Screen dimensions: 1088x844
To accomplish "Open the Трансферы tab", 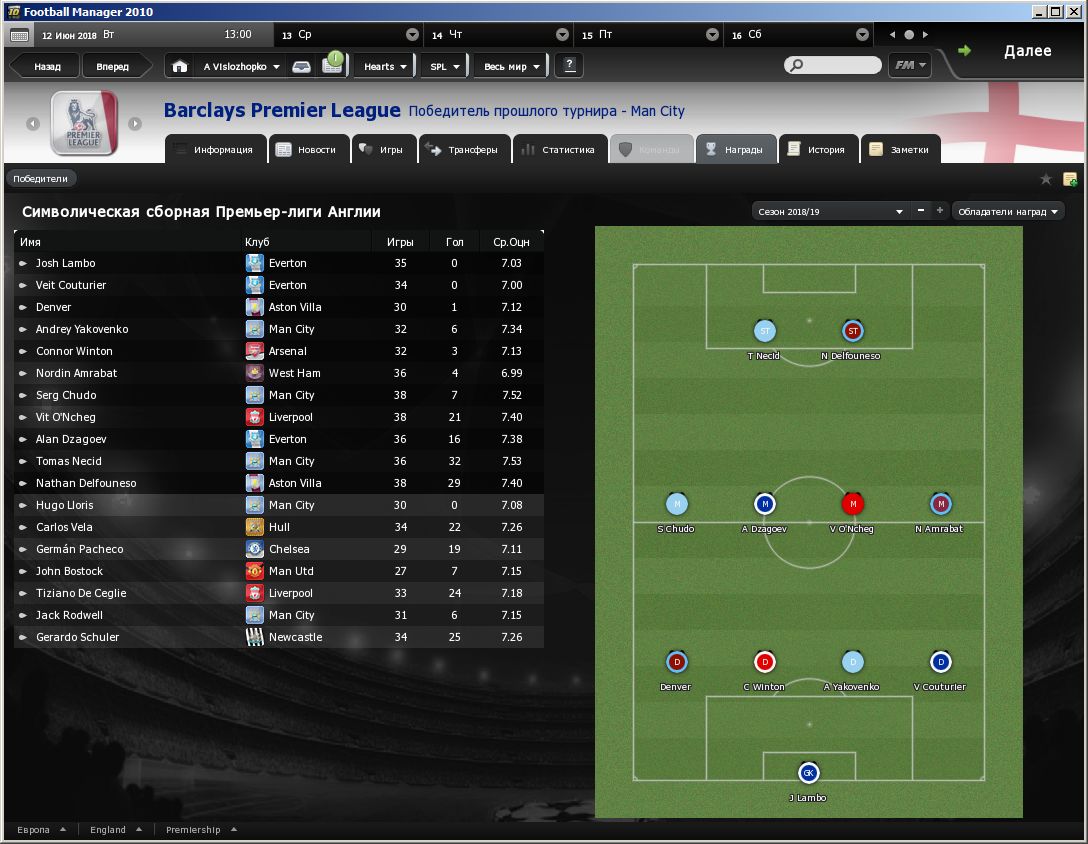I will [463, 150].
